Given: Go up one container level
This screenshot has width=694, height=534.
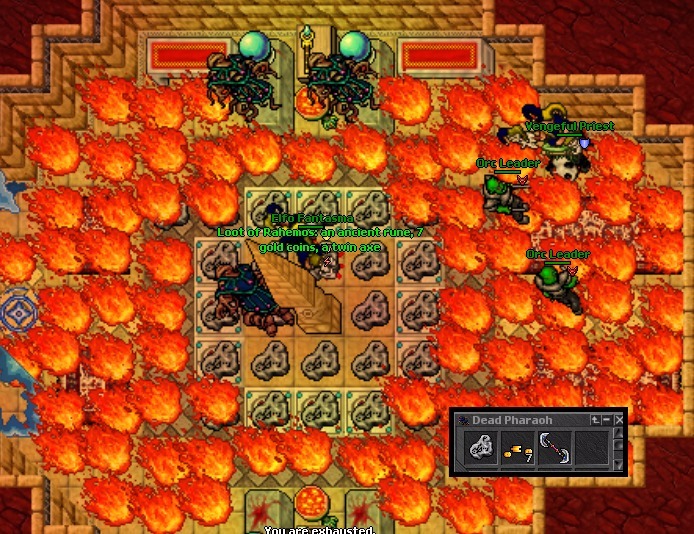Looking at the screenshot, I should point(596,420).
